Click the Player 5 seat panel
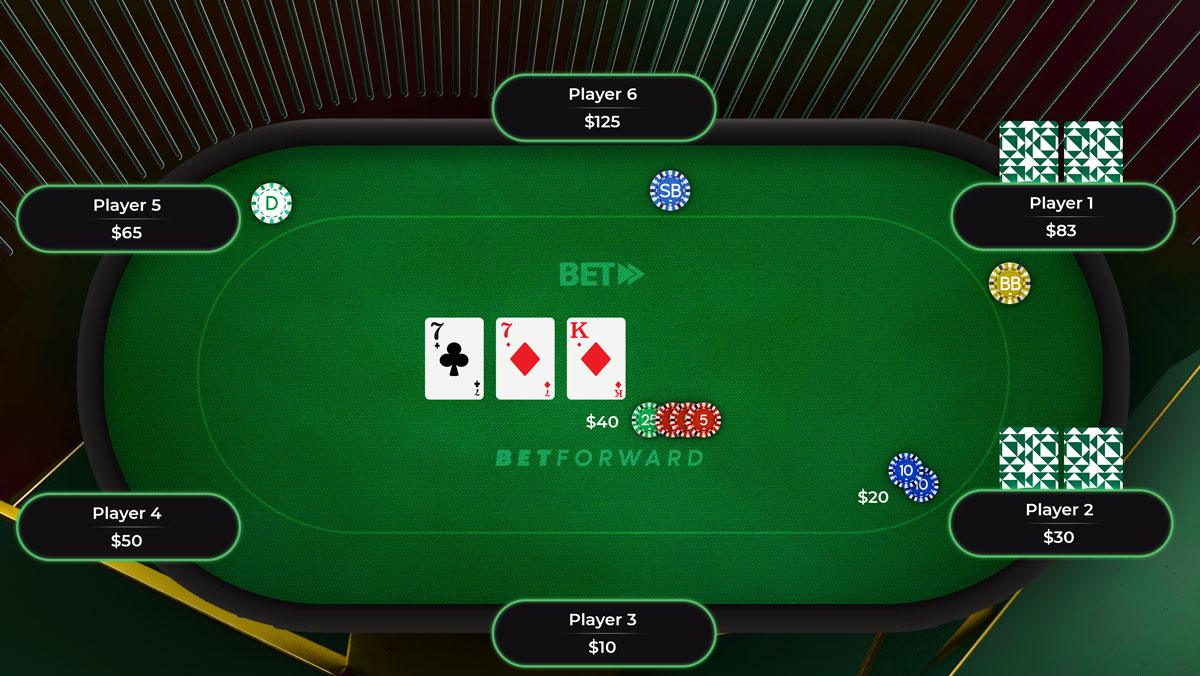1200x676 pixels. tap(127, 219)
